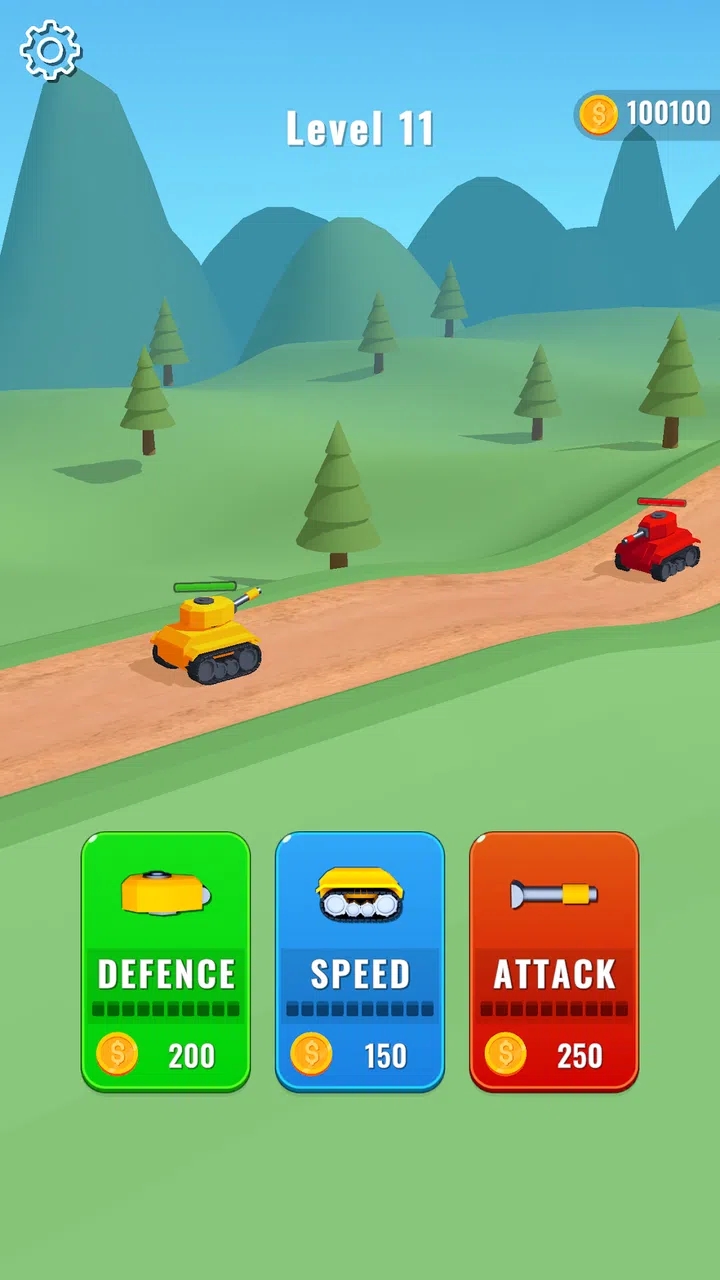
Task: Buy the Defence upgrade for 200
Action: [166, 961]
